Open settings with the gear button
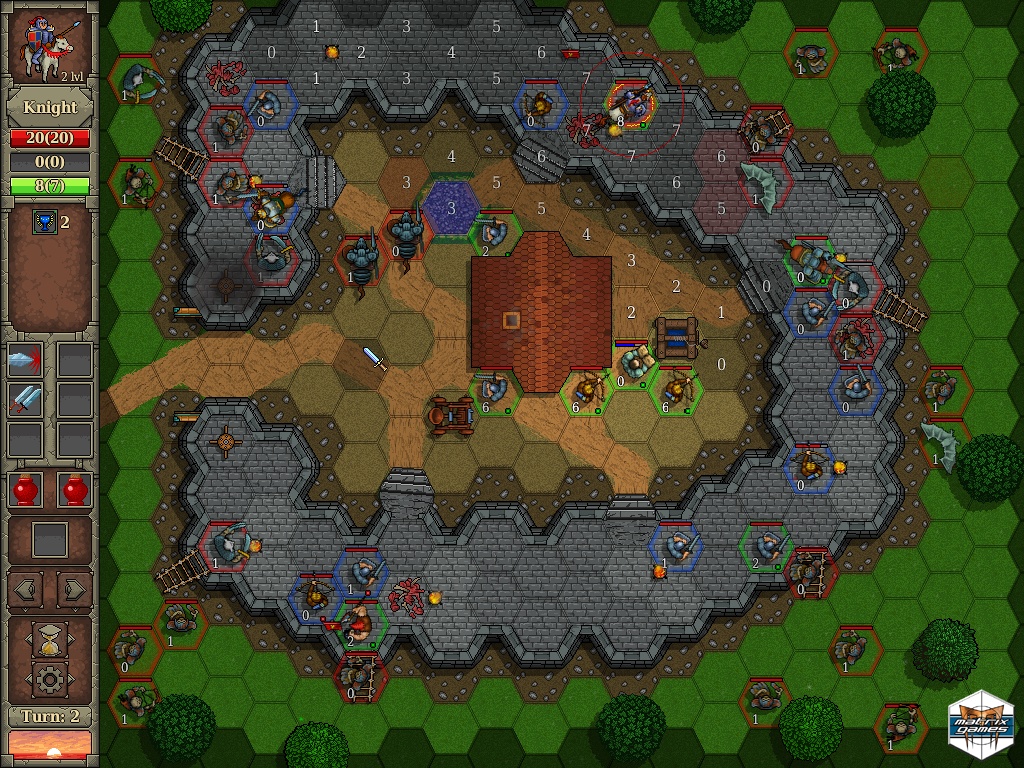 49,680
